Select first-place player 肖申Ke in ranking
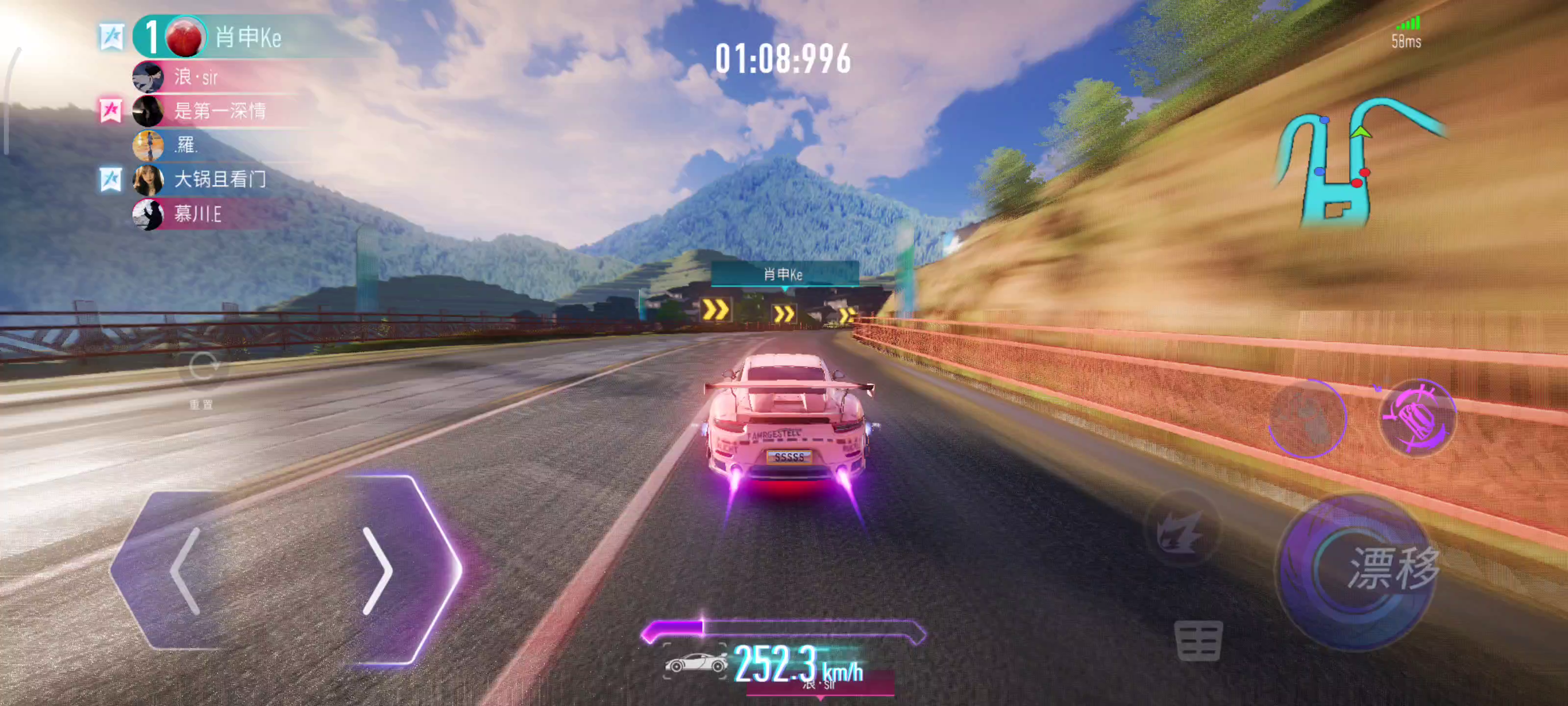Viewport: 1568px width, 706px height. [246, 38]
